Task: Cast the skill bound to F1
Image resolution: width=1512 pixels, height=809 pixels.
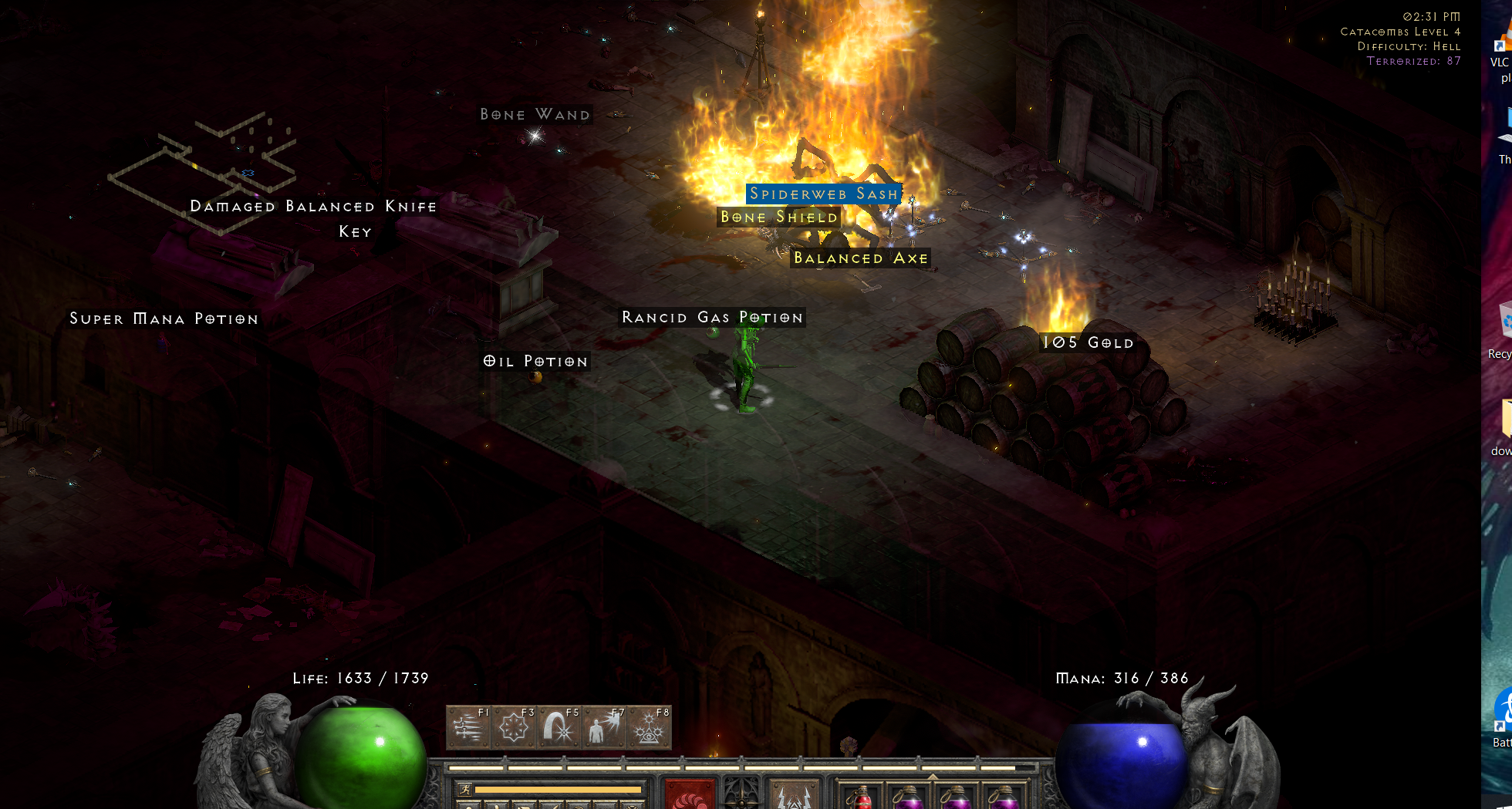Action: click(471, 726)
